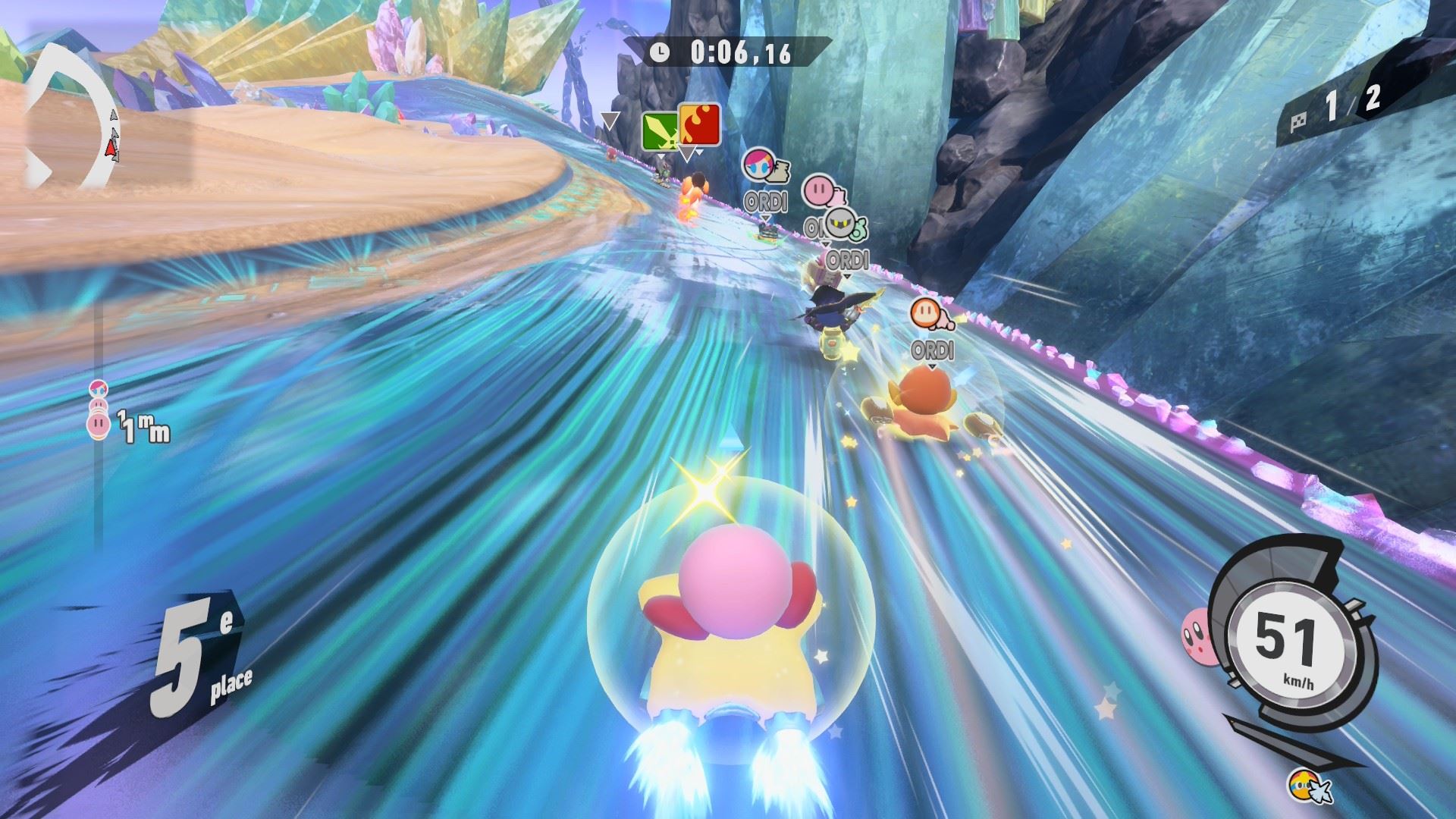Select the red fire ability icon
The height and width of the screenshot is (819, 1456).
[699, 124]
